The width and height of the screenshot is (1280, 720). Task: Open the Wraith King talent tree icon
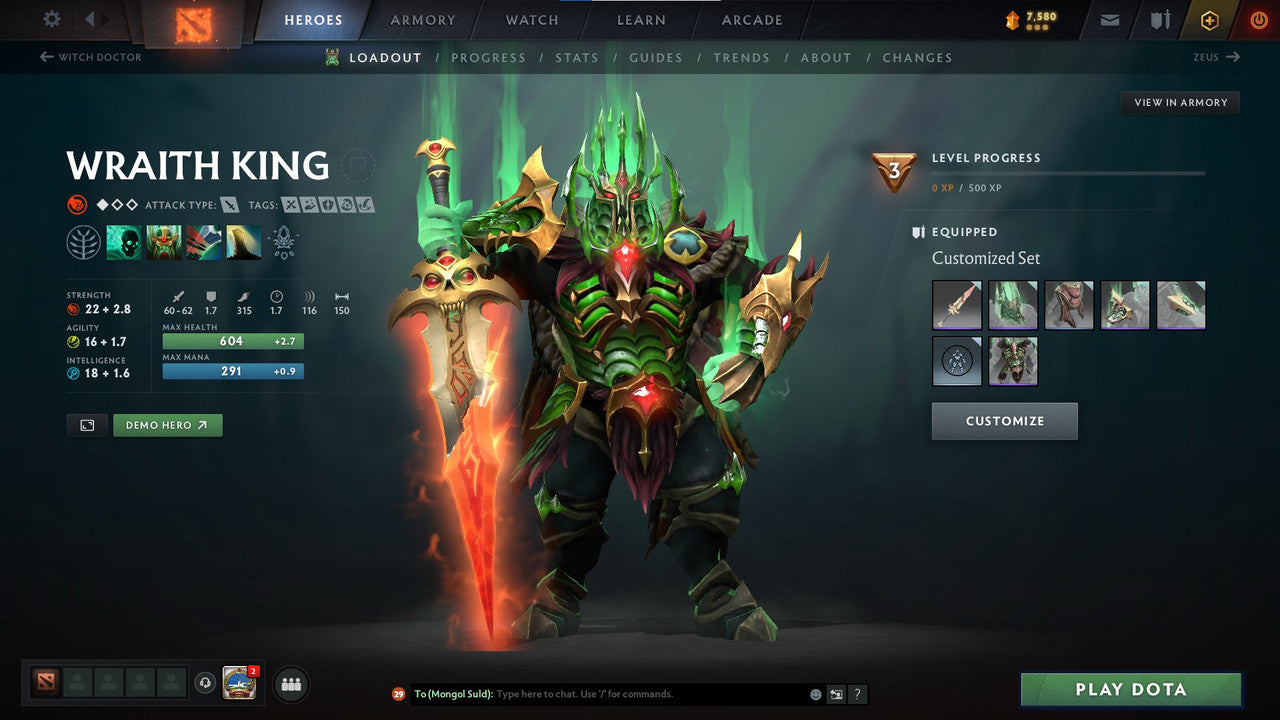pyautogui.click(x=85, y=242)
